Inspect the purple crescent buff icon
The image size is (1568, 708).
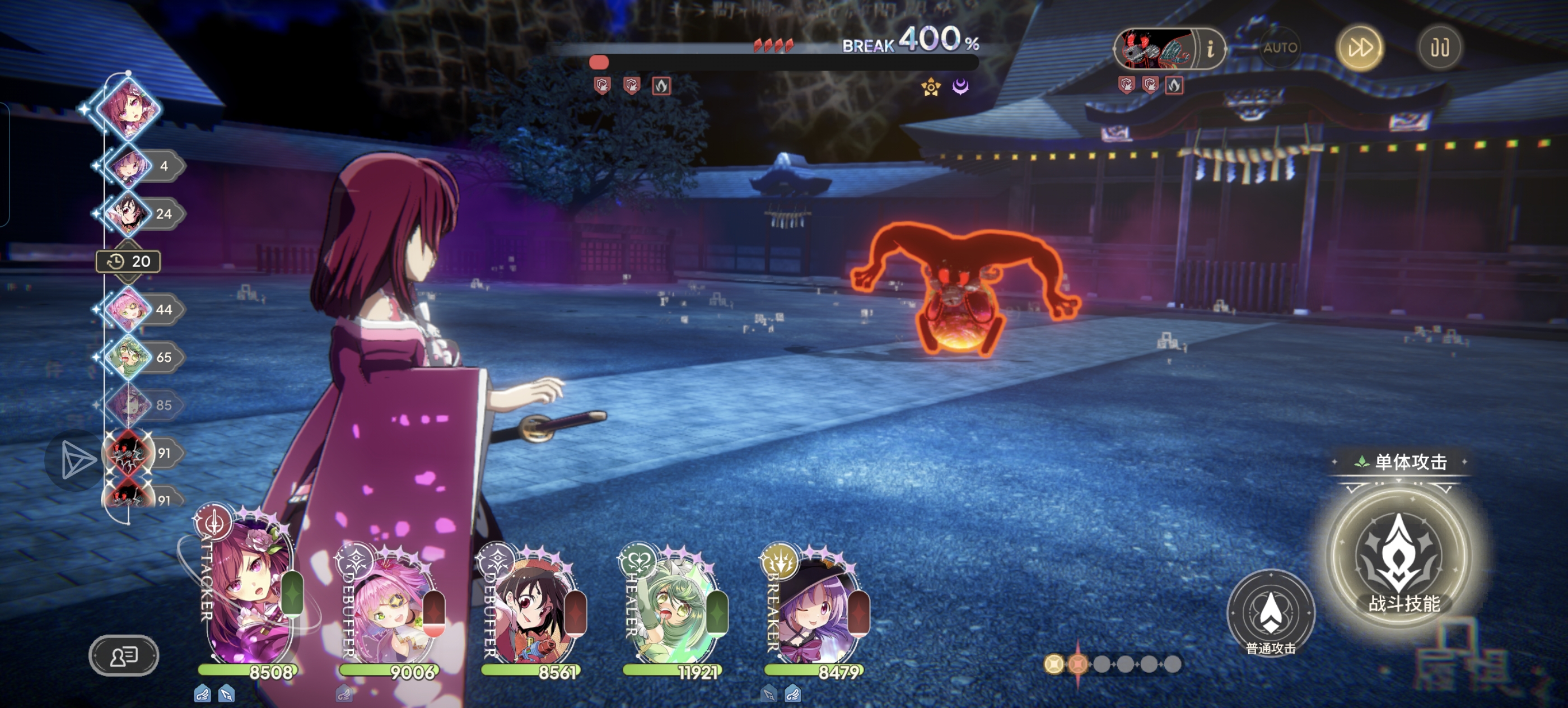tap(960, 87)
